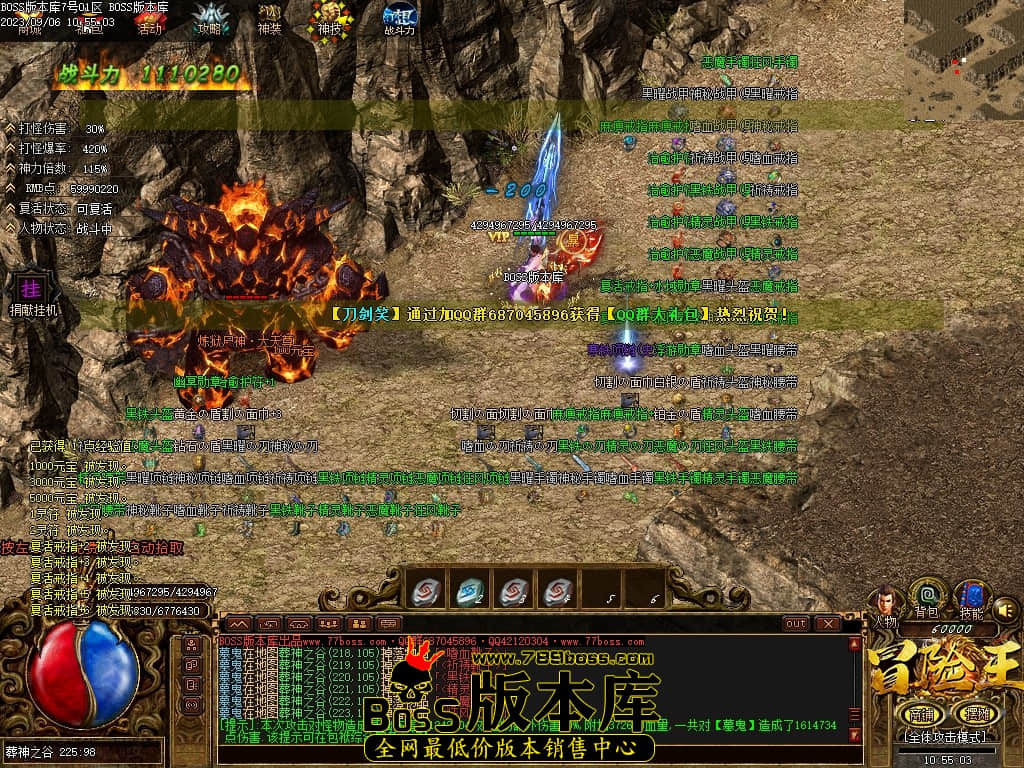Toggle the 挂 auto-play button
Screen dimensions: 1024x768
pos(28,288)
